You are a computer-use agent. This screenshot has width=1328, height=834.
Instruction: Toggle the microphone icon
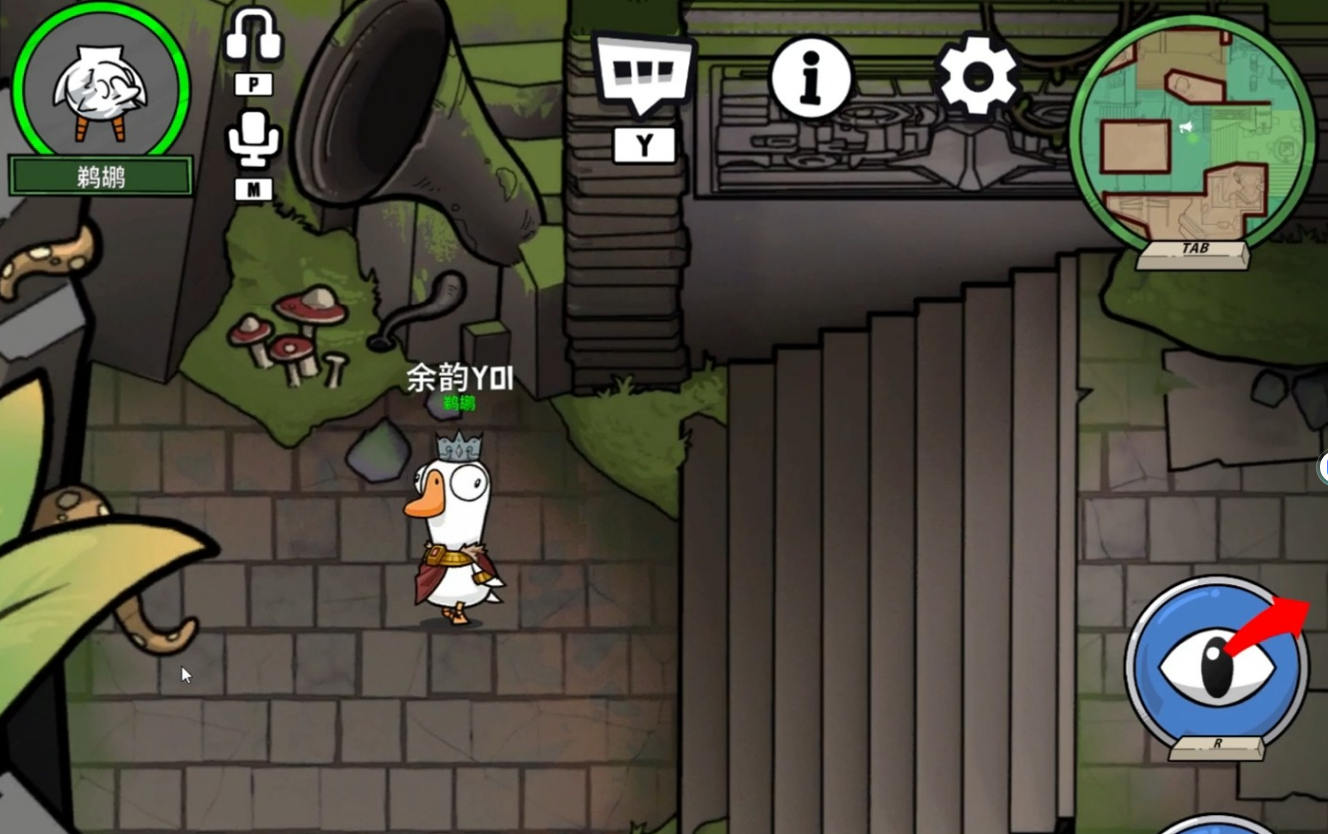[253, 138]
